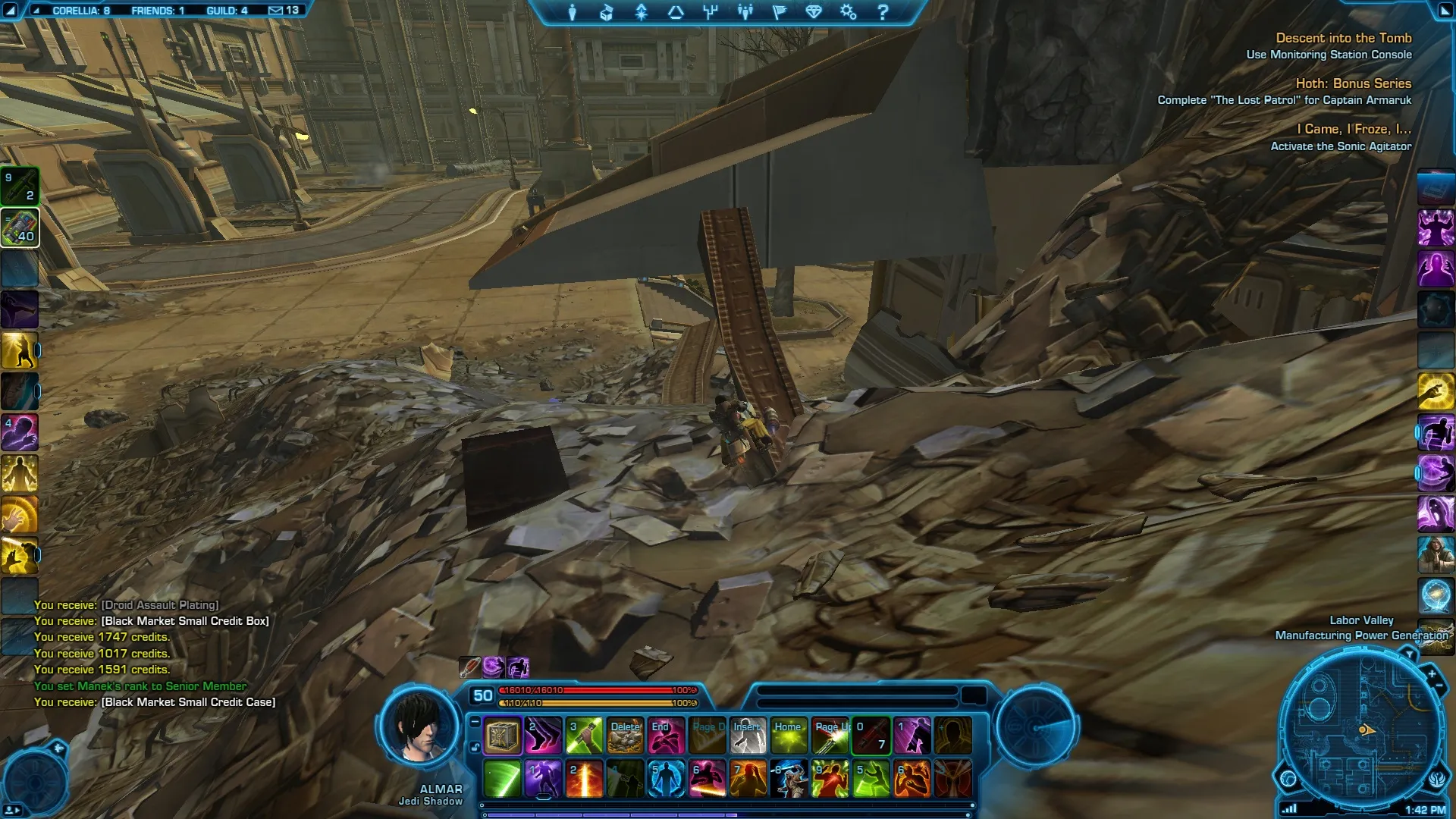Open the inventory box icon
1456x819 pixels.
click(x=606, y=12)
